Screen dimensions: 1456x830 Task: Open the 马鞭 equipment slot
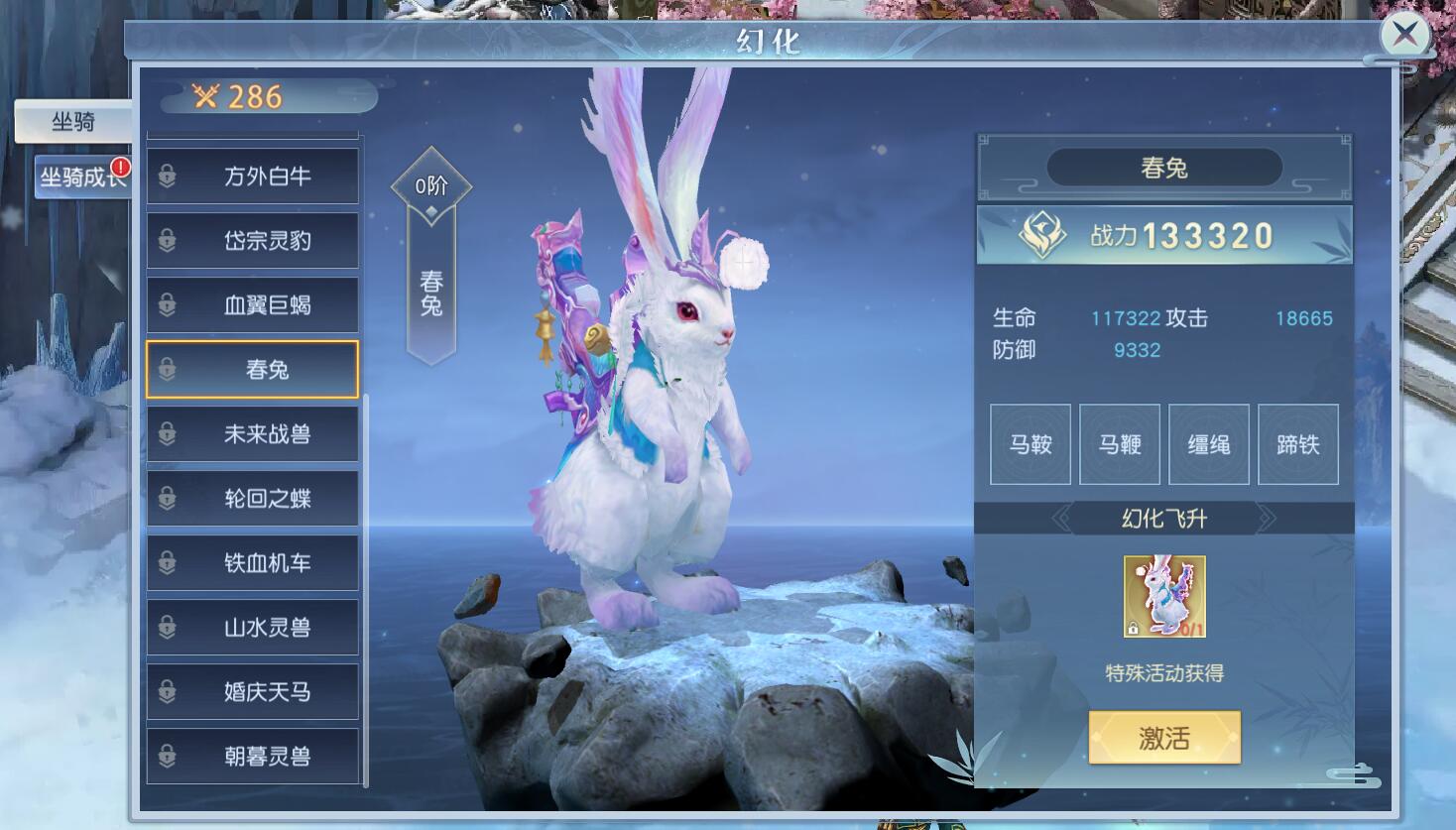pyautogui.click(x=1120, y=444)
